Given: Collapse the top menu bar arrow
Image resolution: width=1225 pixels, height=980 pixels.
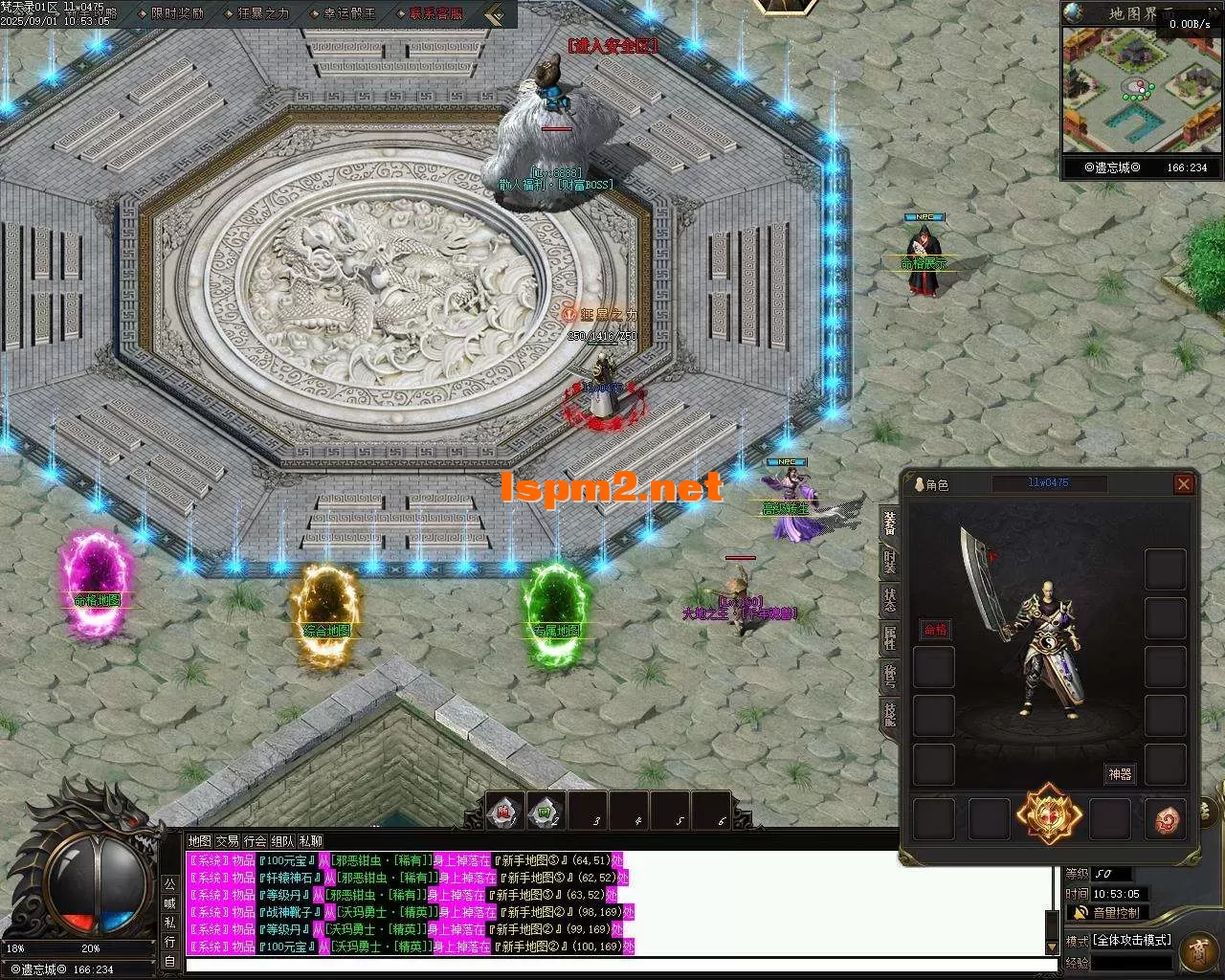Looking at the screenshot, I should point(494,14).
